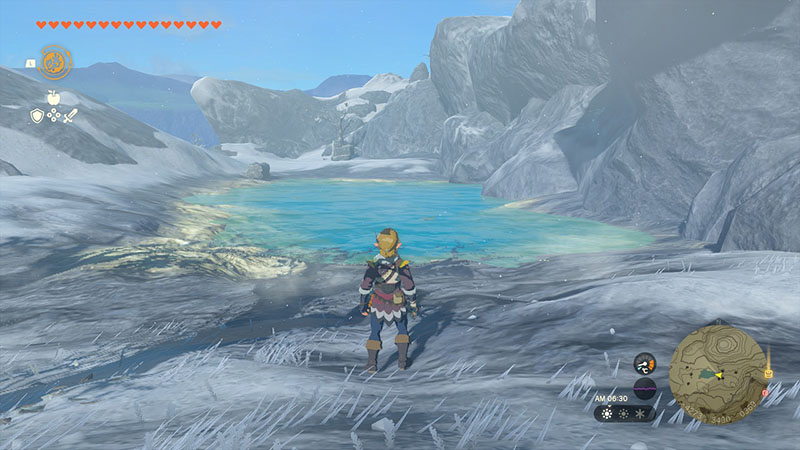Viewport: 800px width, 450px height.
Task: Click the four-dot icon between shield and sword
Action: (53, 116)
